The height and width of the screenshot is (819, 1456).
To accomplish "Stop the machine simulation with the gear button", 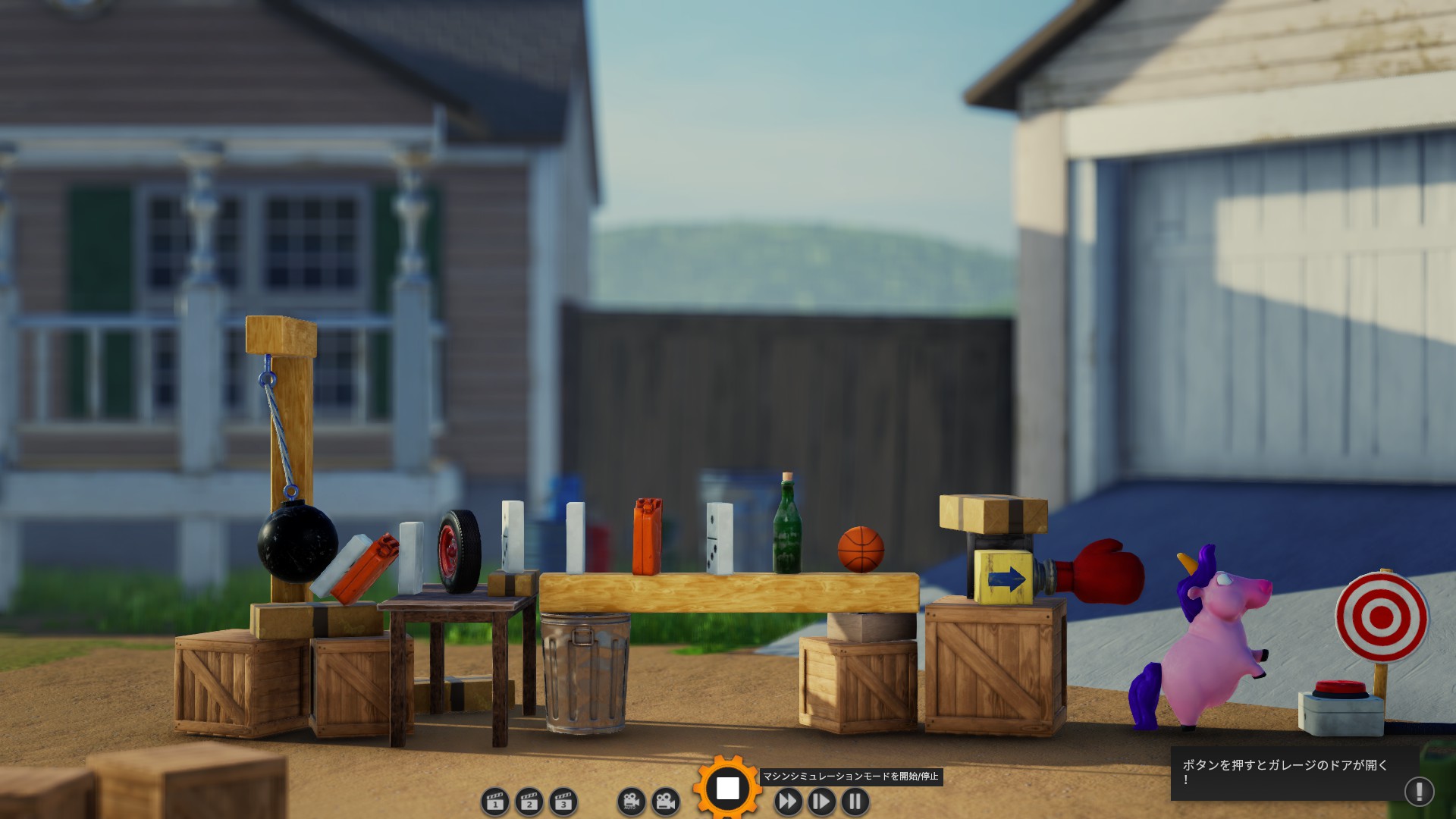I will [x=727, y=789].
